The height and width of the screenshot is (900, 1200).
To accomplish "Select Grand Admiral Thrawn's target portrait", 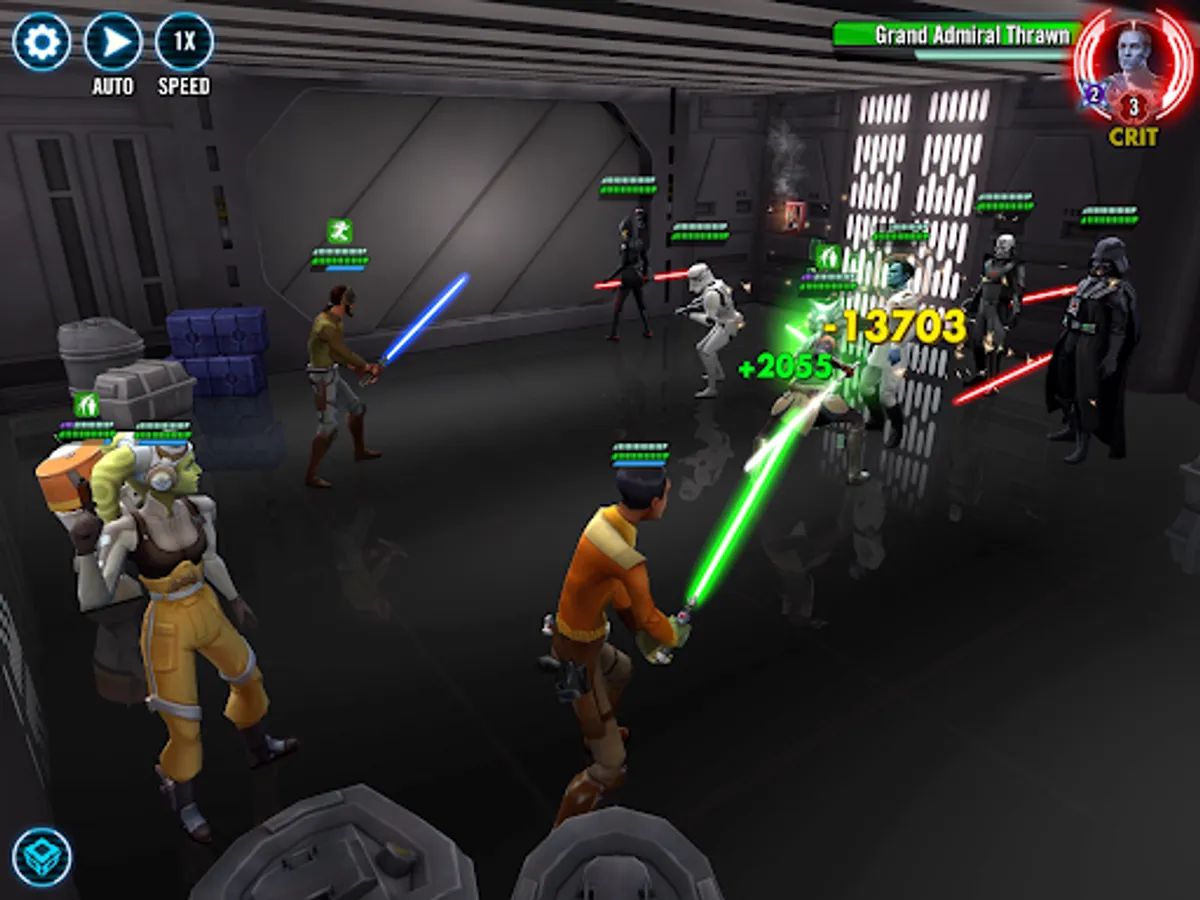I will pos(1133,62).
